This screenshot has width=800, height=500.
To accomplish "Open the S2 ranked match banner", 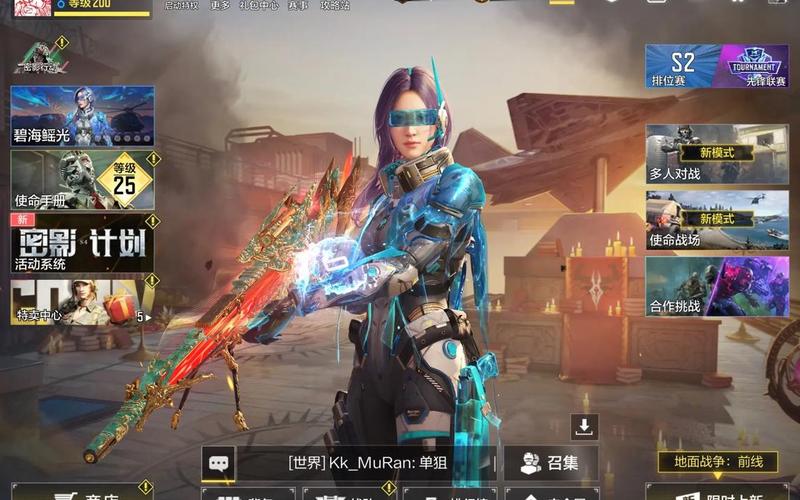I will 683,65.
